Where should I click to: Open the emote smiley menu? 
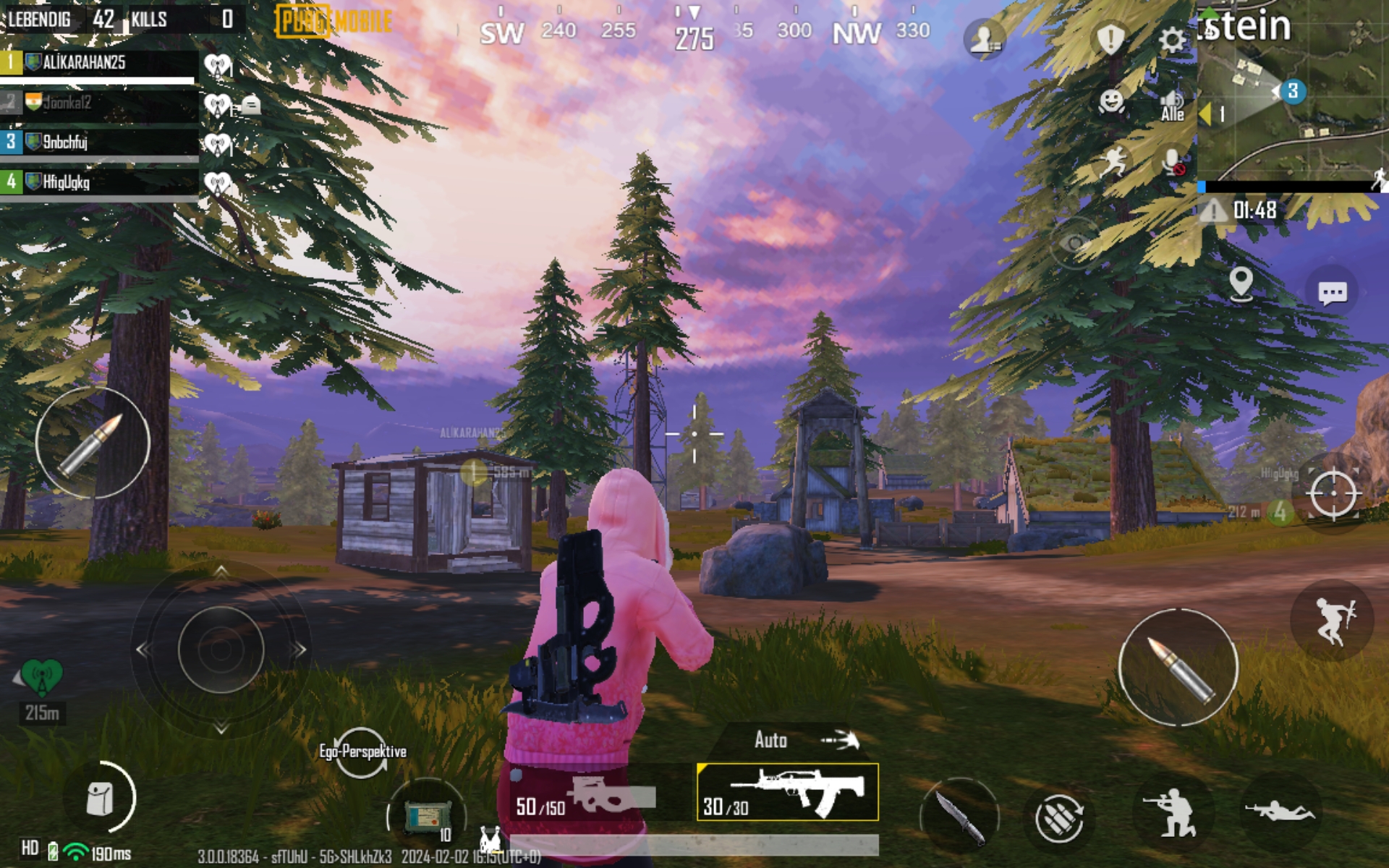pos(1111,102)
